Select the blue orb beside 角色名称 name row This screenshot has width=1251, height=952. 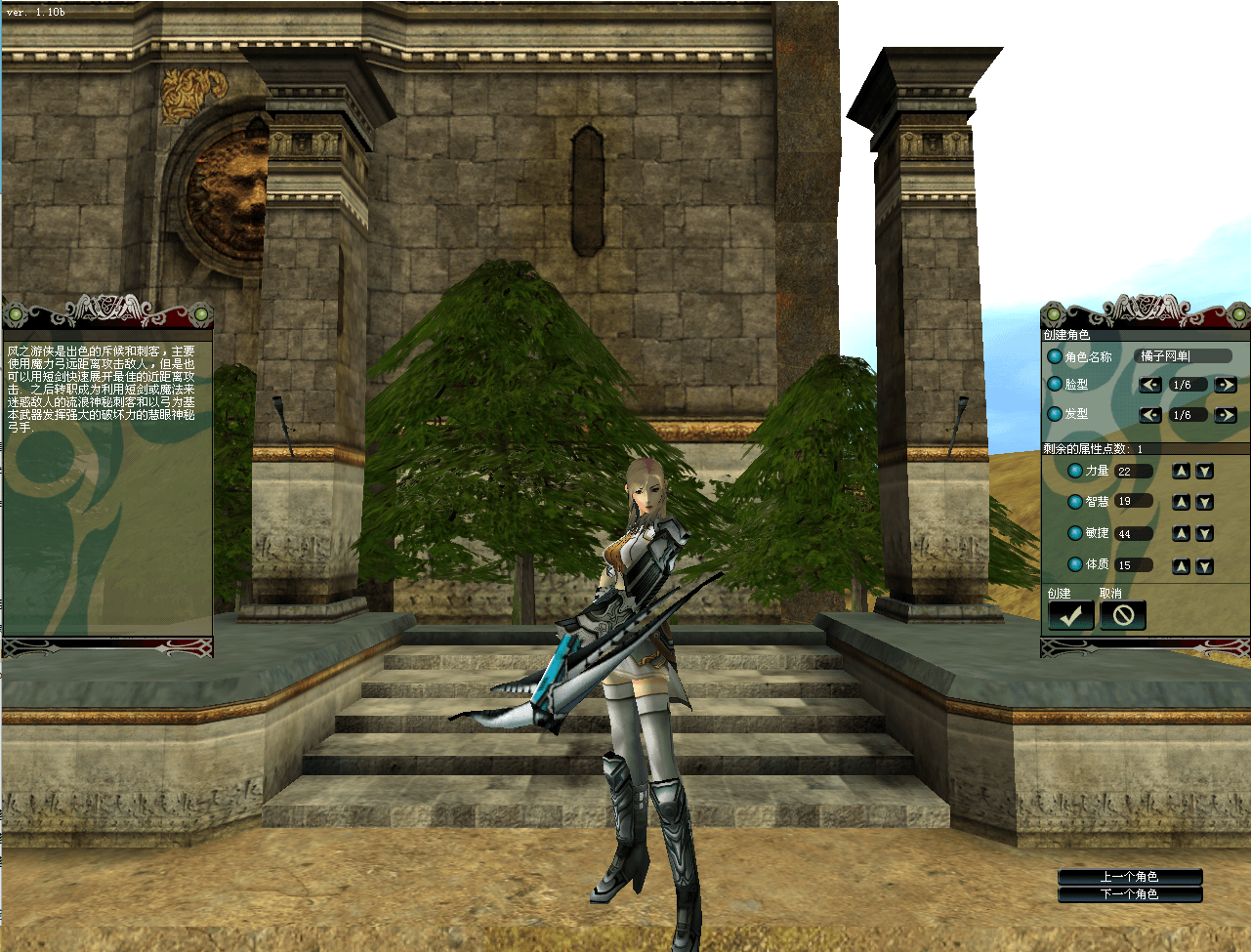tap(1057, 356)
